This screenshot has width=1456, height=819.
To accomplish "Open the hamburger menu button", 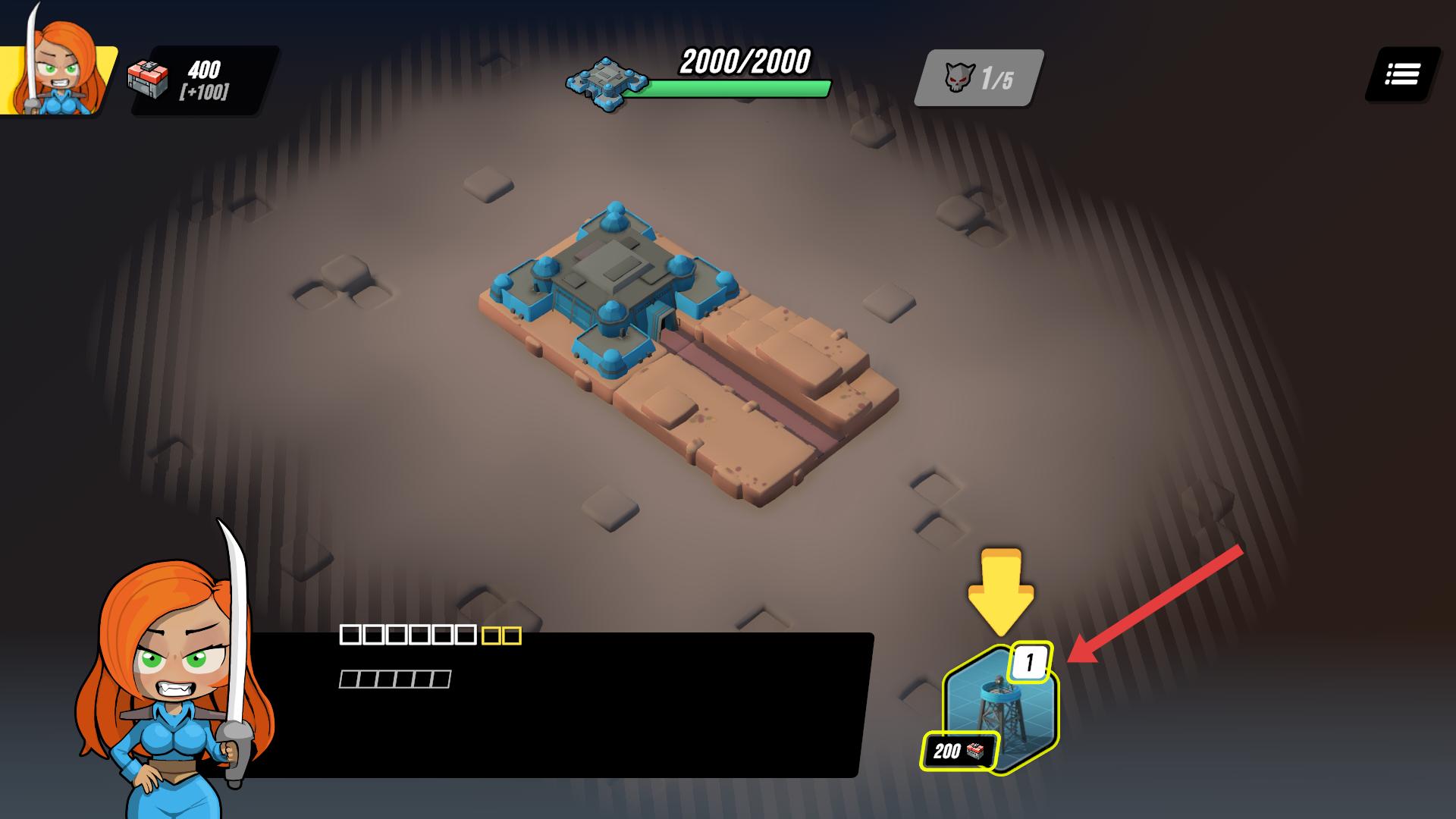I will tap(1402, 74).
